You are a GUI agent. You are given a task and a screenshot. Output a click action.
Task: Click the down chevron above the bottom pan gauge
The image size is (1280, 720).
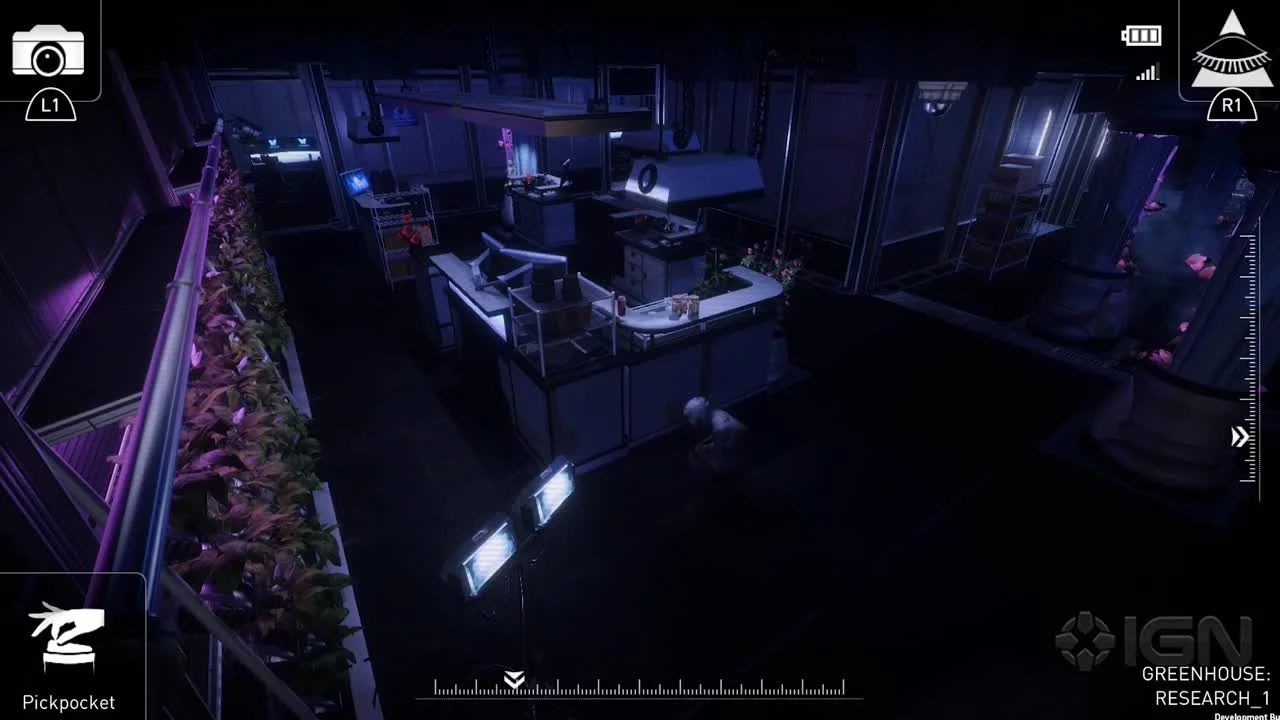[x=513, y=678]
